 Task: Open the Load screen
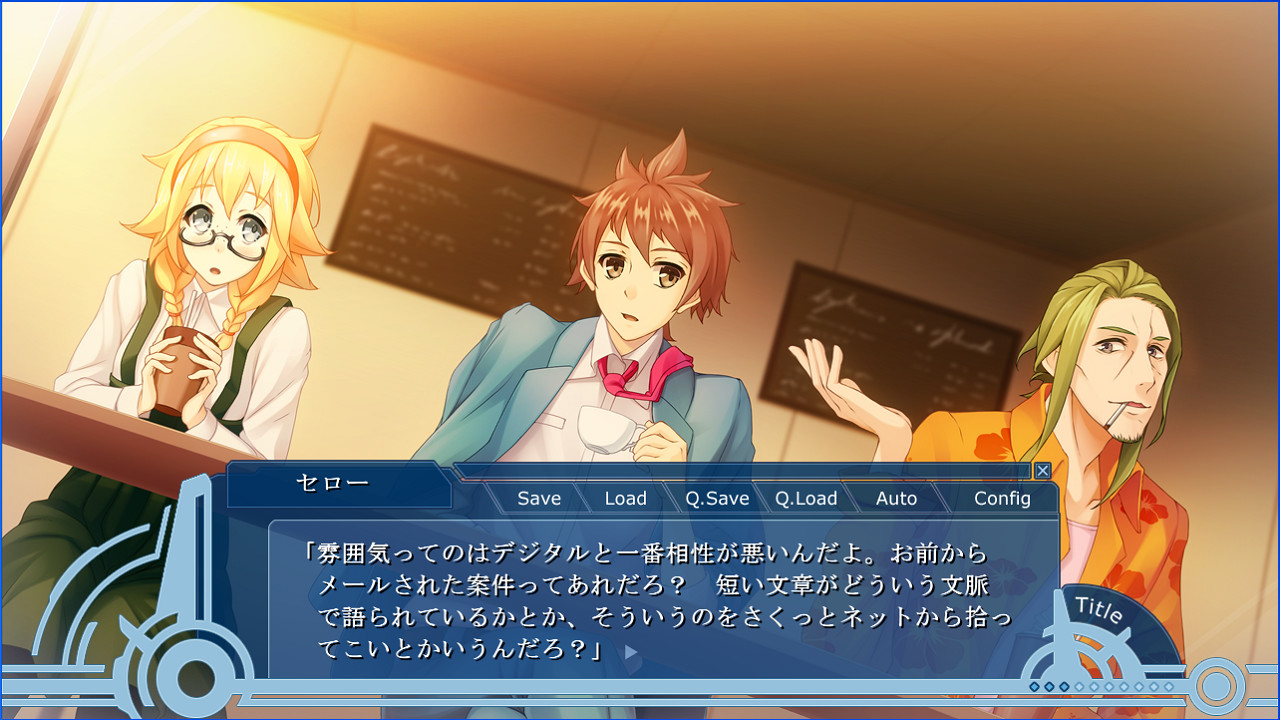click(x=626, y=497)
